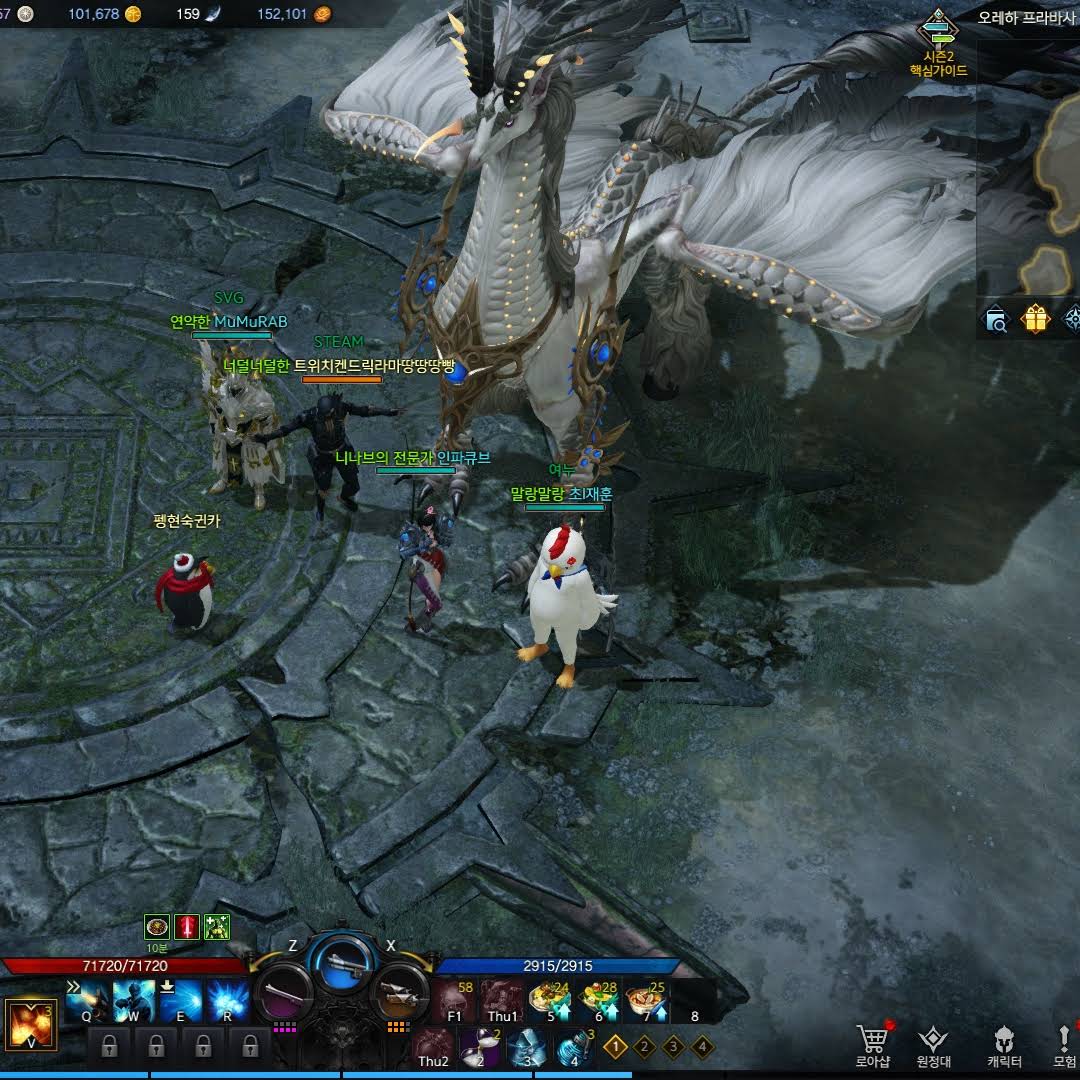Viewport: 1080px width, 1080px height.
Task: Select quick-slot preset 1 diamond
Action: [x=615, y=1047]
